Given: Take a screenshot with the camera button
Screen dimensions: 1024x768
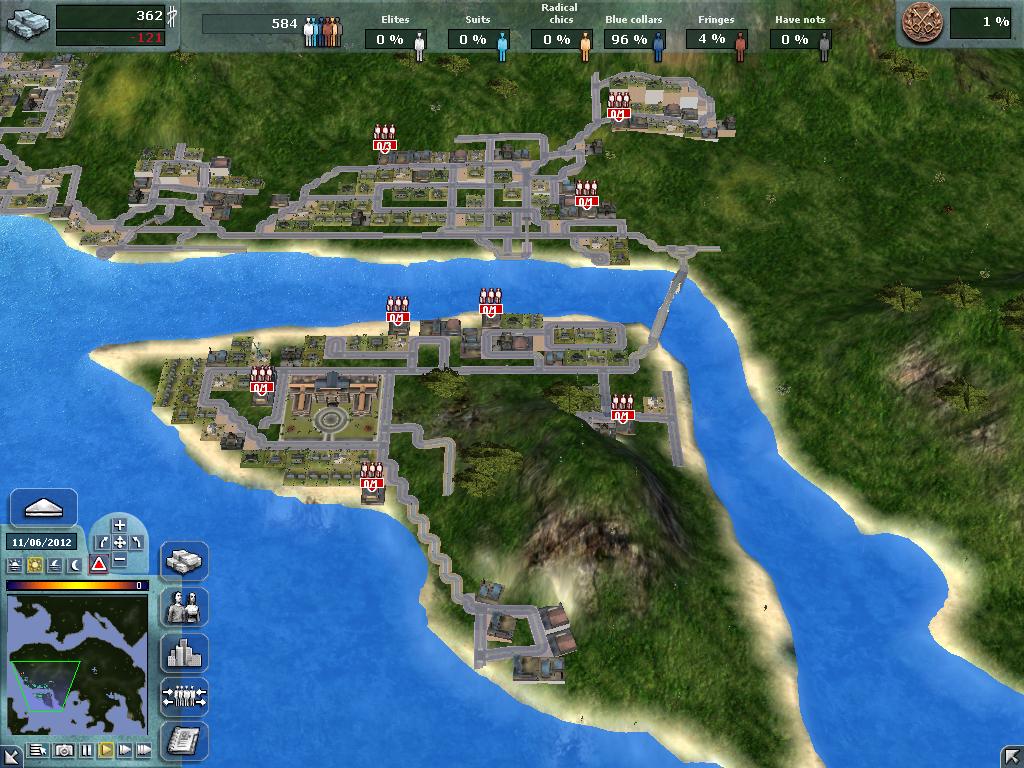Looking at the screenshot, I should (x=64, y=749).
